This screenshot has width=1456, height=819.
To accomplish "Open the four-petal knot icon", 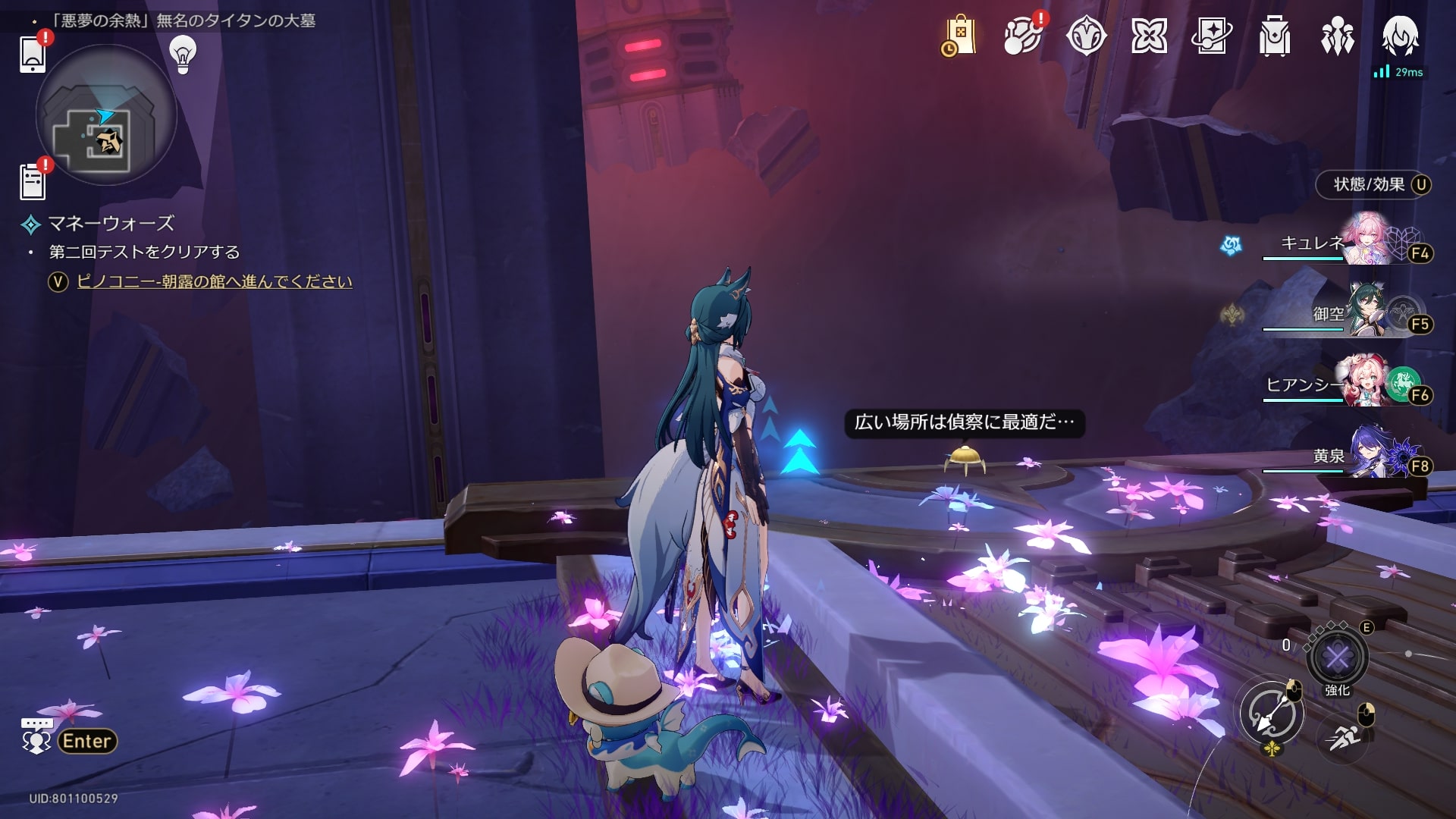I will point(1149,36).
